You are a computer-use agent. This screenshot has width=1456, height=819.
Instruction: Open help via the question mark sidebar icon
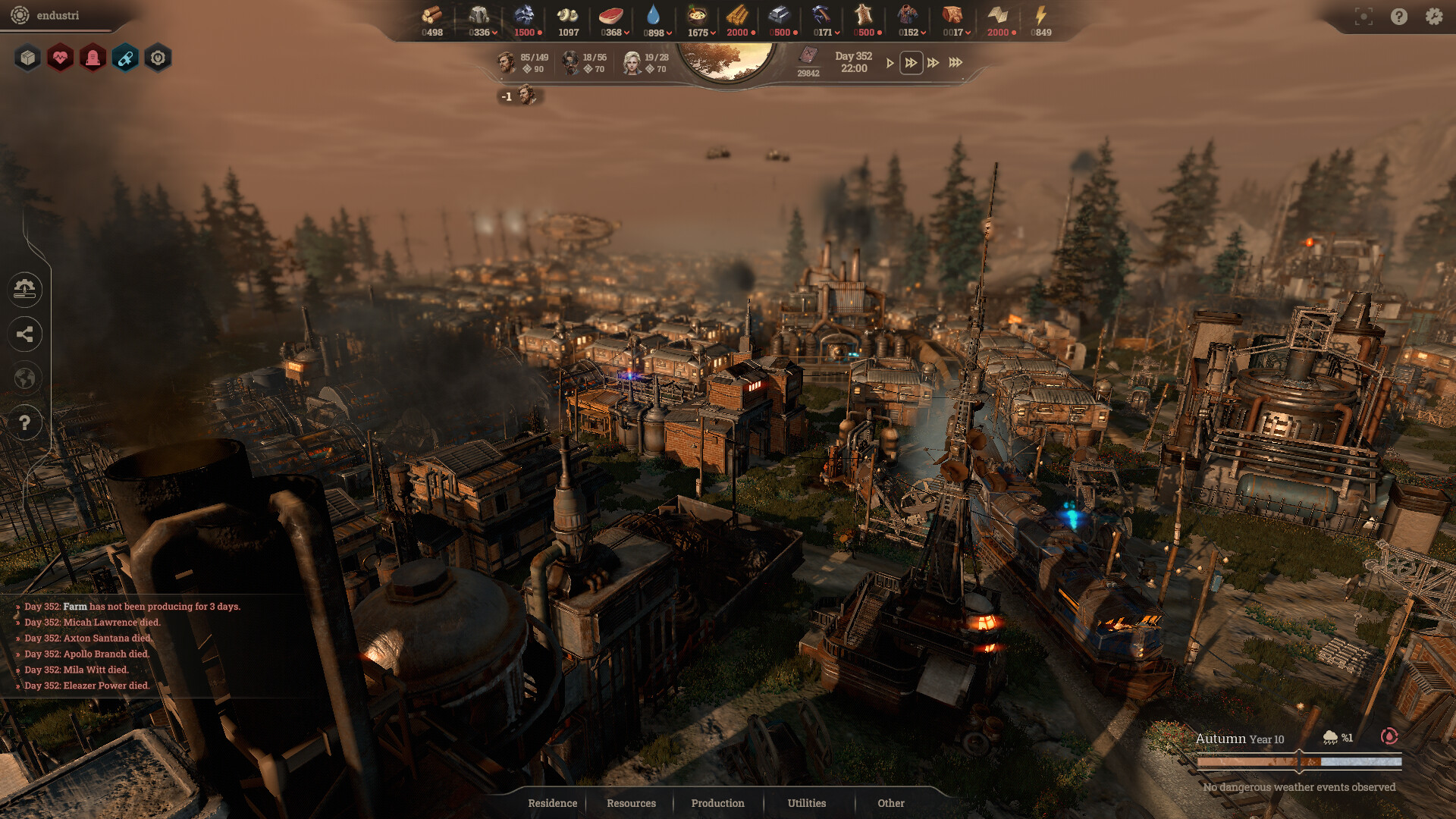(25, 422)
